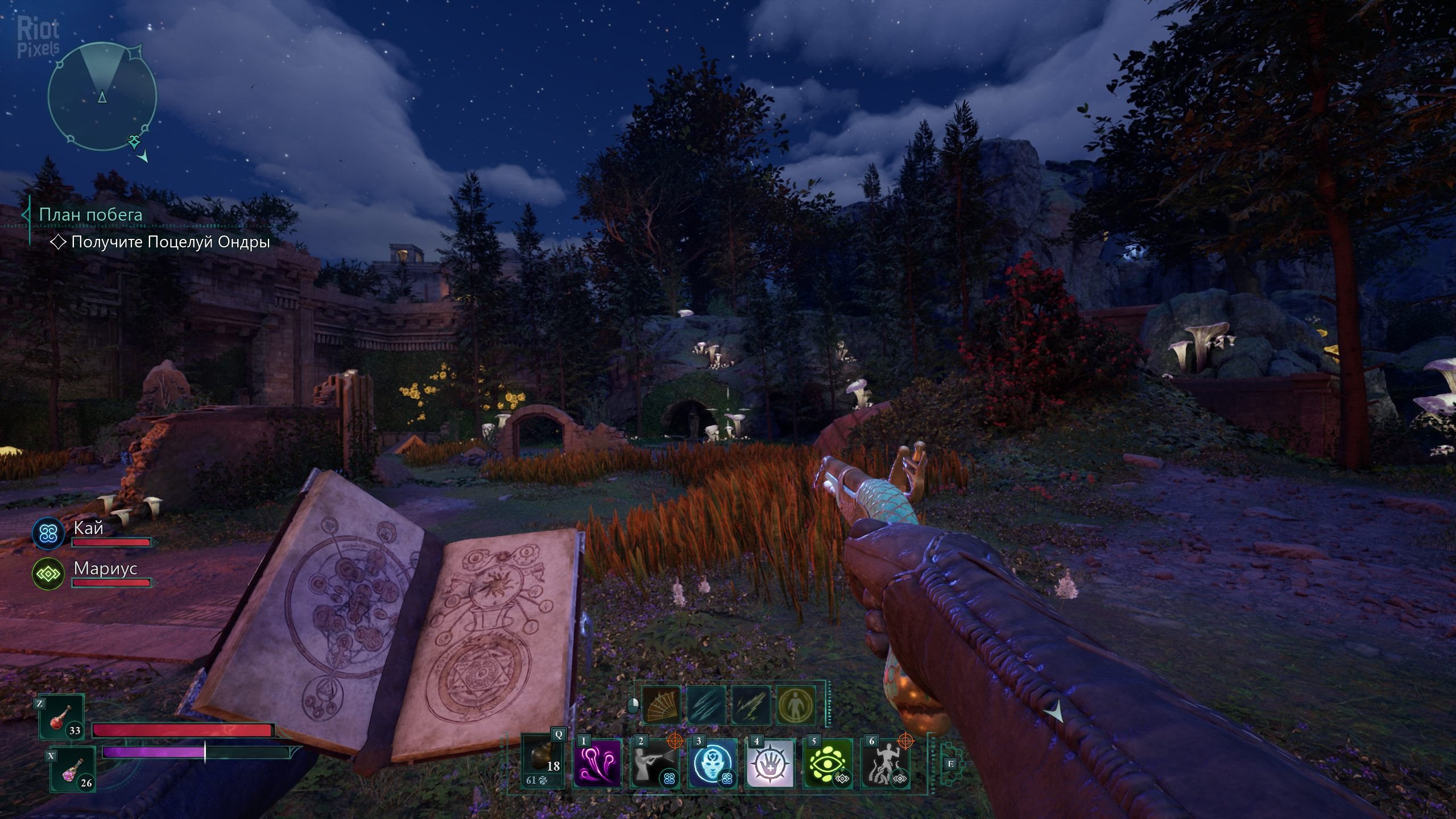The image size is (1456, 819).
Task: Select the 'План побега' quest tracker
Action: coord(90,214)
